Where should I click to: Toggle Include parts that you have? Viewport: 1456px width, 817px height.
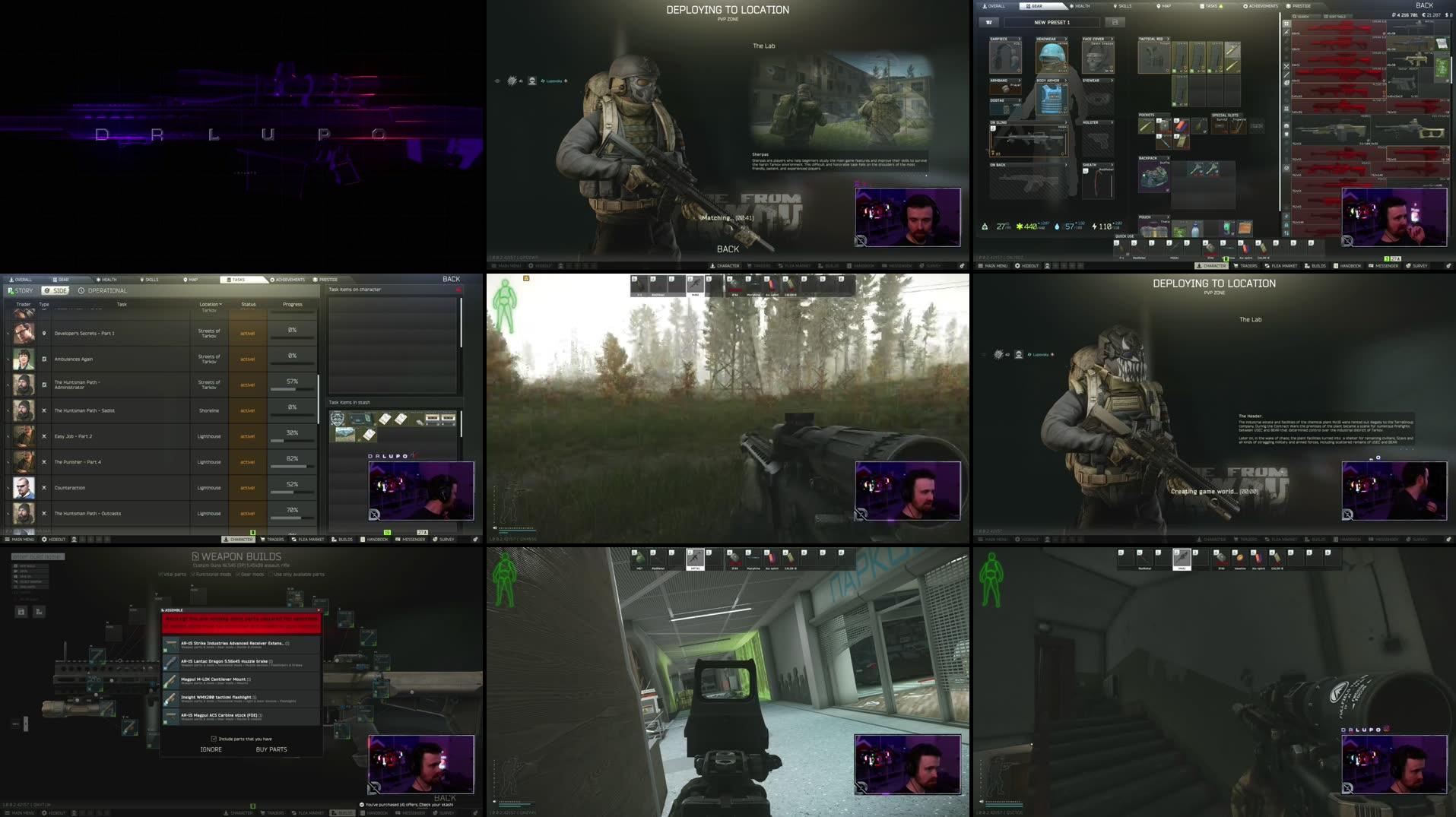pyautogui.click(x=214, y=738)
